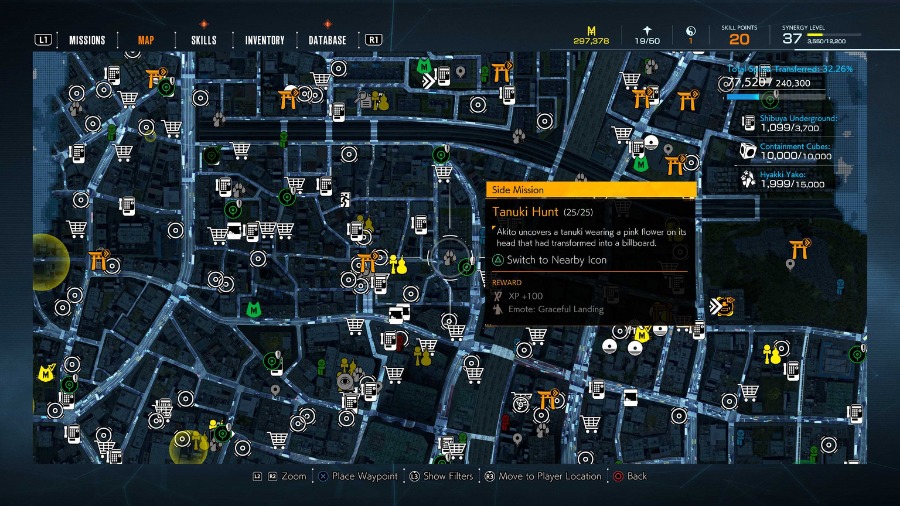The width and height of the screenshot is (900, 506).
Task: Open the Skills tab
Action: click(x=203, y=40)
